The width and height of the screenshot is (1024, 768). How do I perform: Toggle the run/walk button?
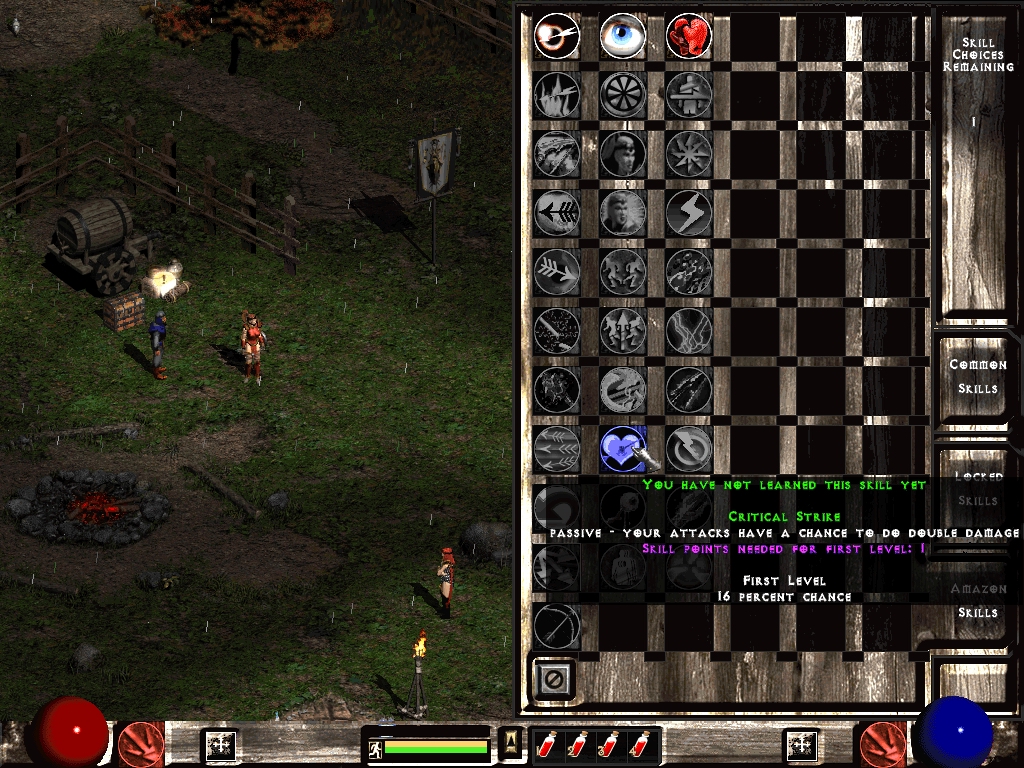374,747
